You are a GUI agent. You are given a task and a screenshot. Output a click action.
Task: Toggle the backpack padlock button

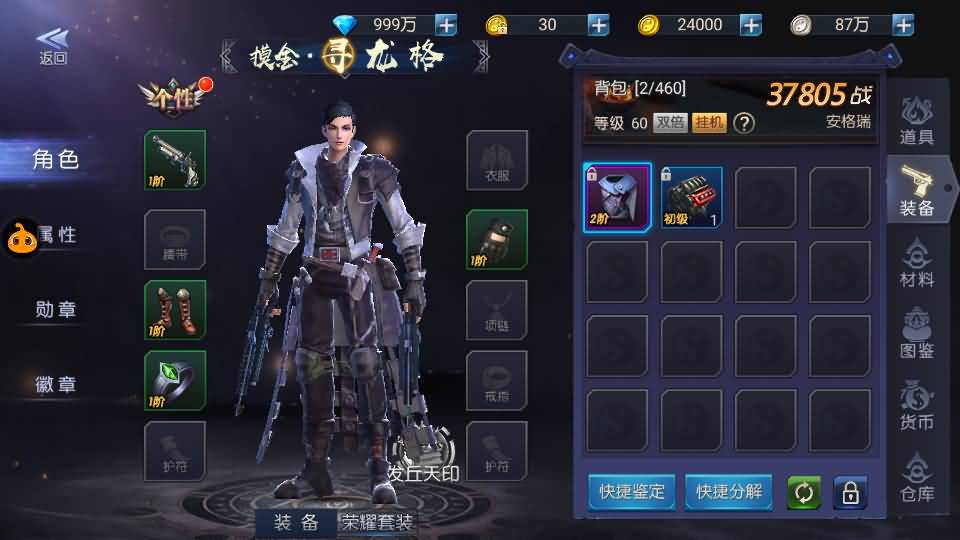(850, 493)
